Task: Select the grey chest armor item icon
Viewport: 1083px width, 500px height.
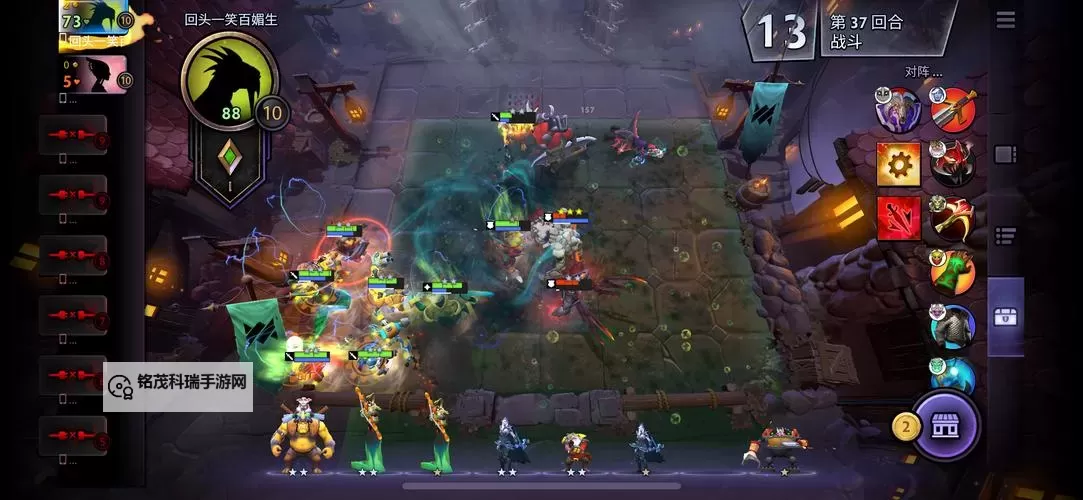Action: (x=952, y=326)
